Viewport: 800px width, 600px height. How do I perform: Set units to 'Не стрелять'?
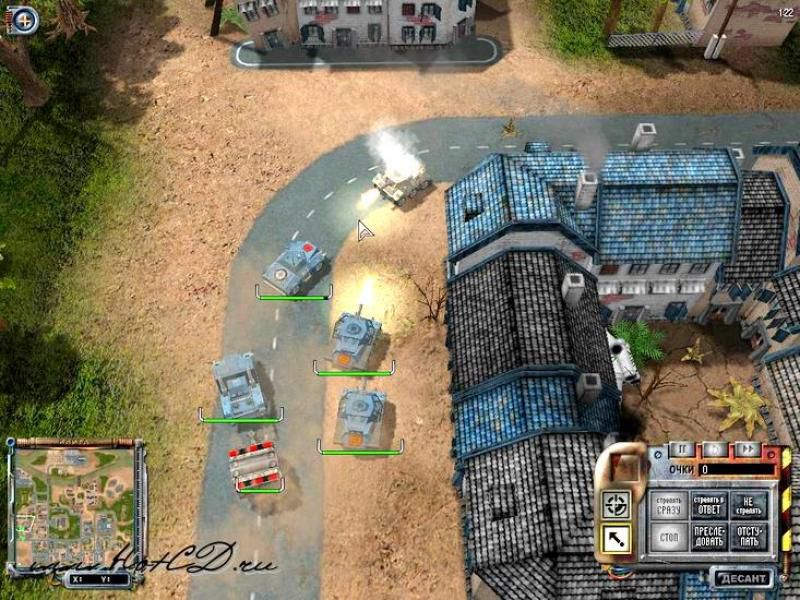[747, 505]
